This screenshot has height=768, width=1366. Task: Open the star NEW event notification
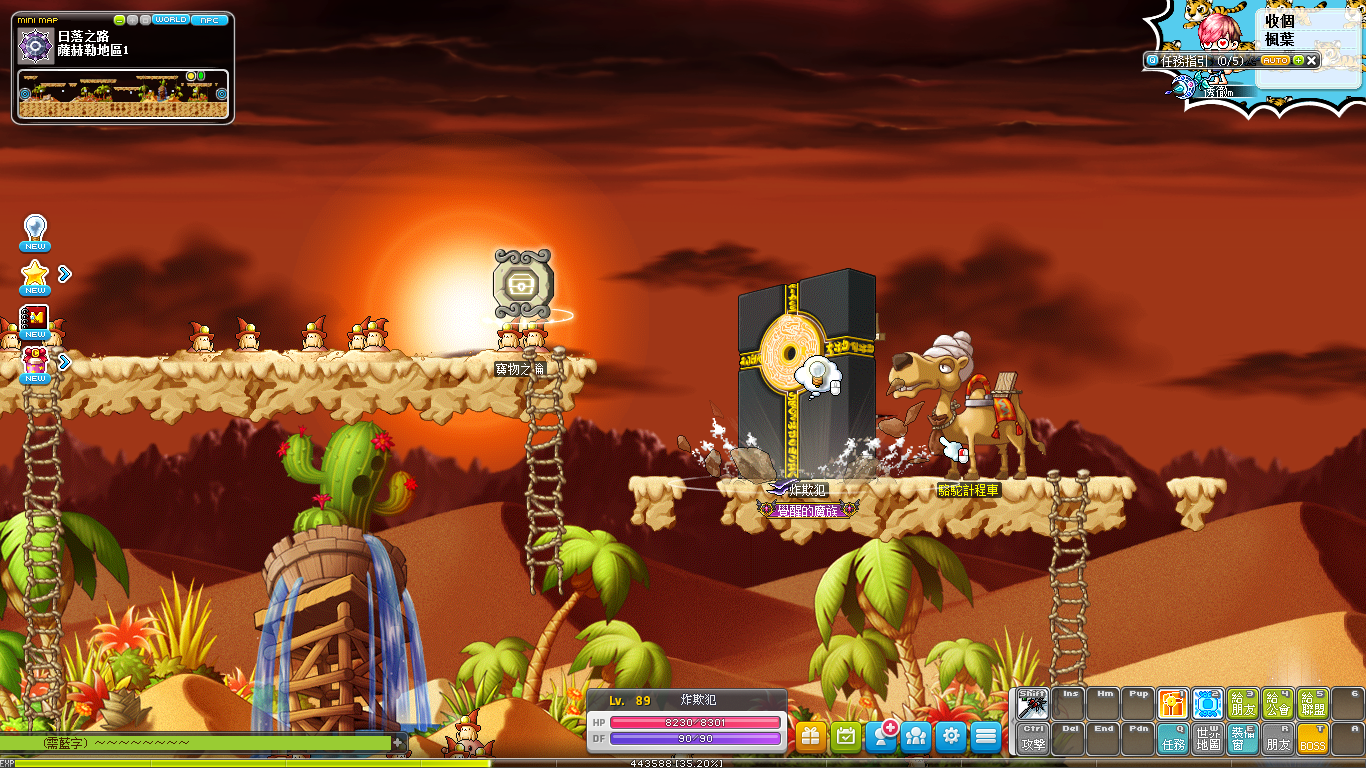pyautogui.click(x=35, y=275)
